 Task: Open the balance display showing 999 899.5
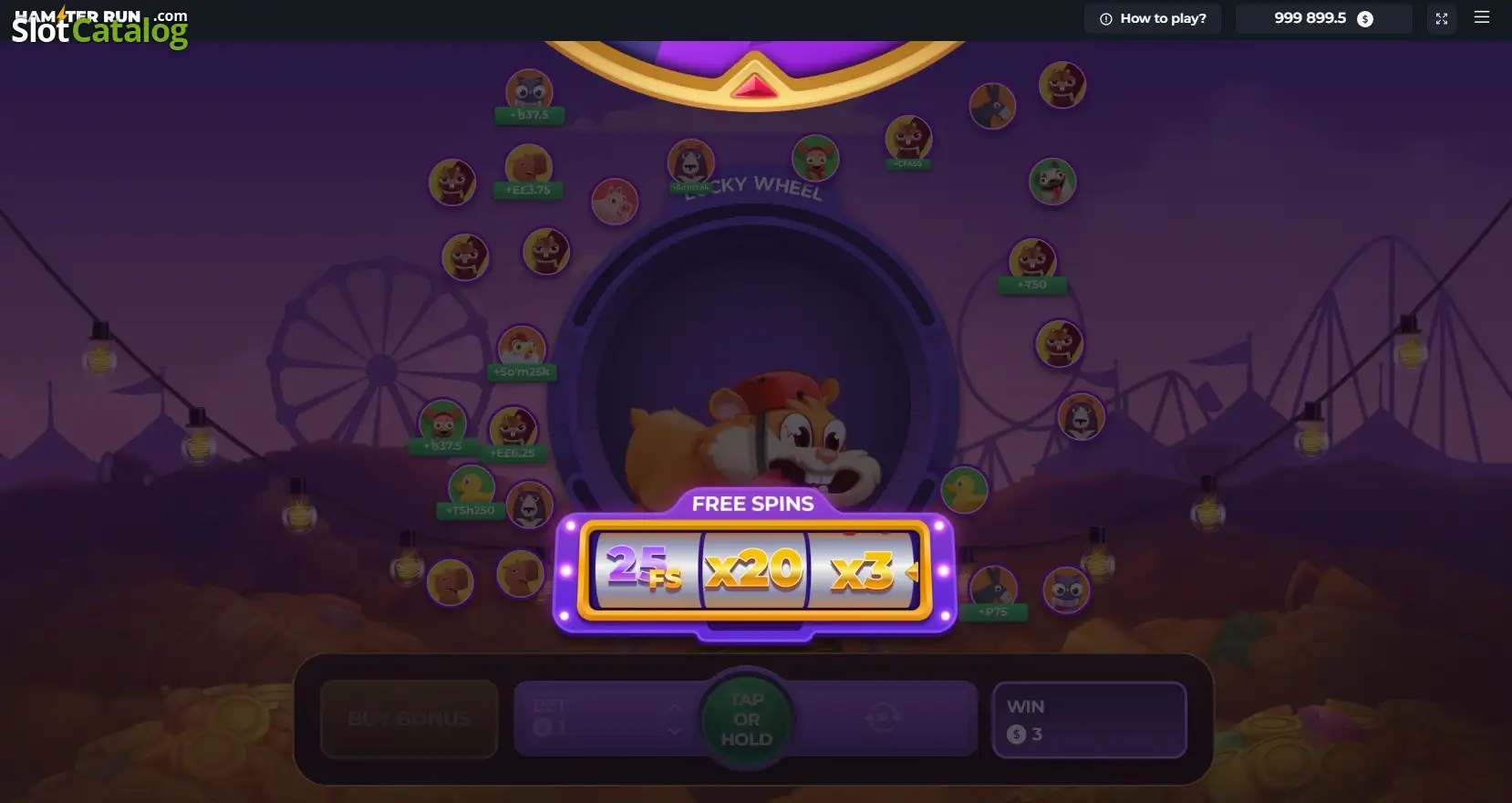click(1322, 18)
